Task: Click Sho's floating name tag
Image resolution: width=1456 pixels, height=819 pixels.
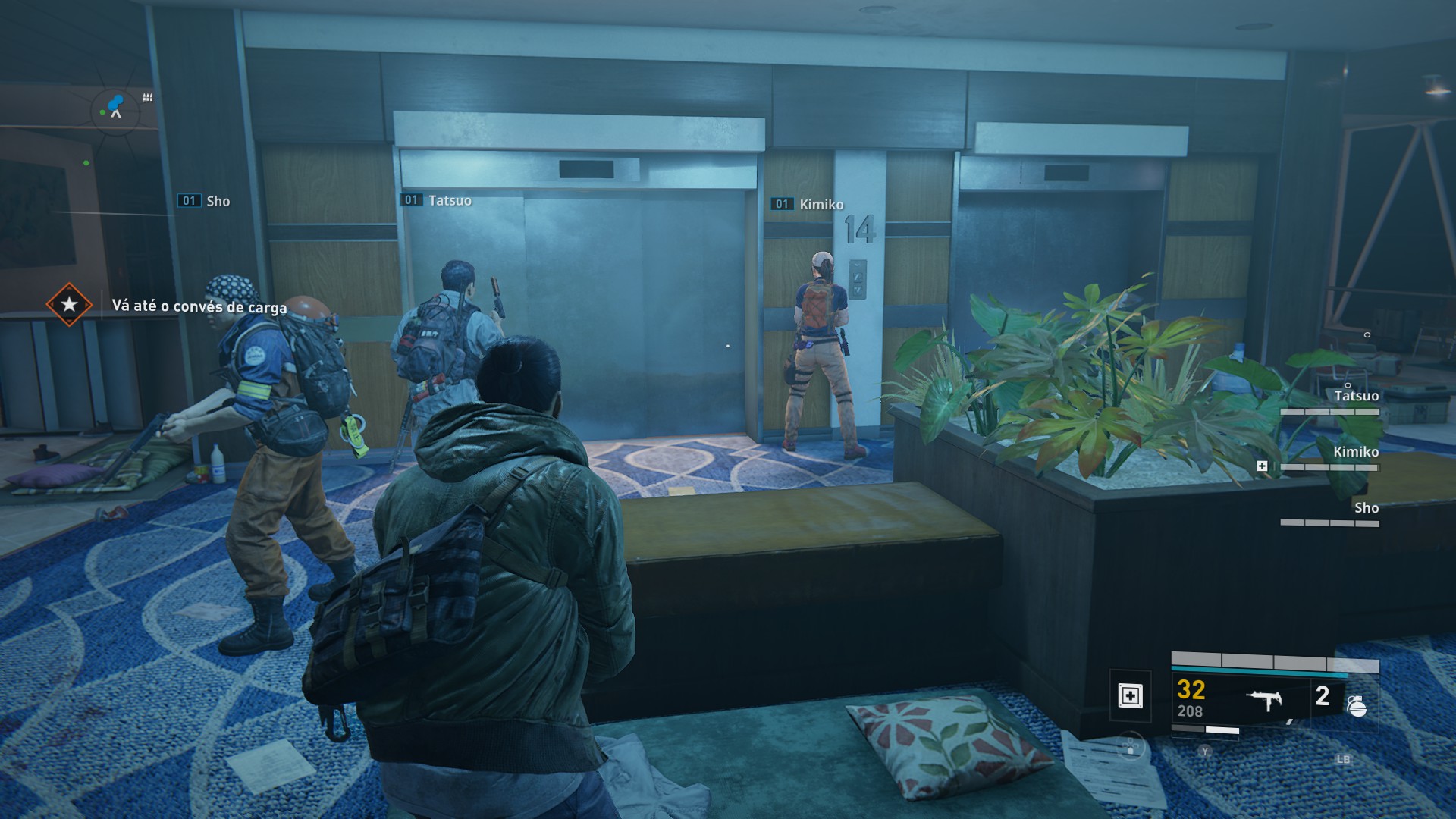Action: (x=218, y=201)
